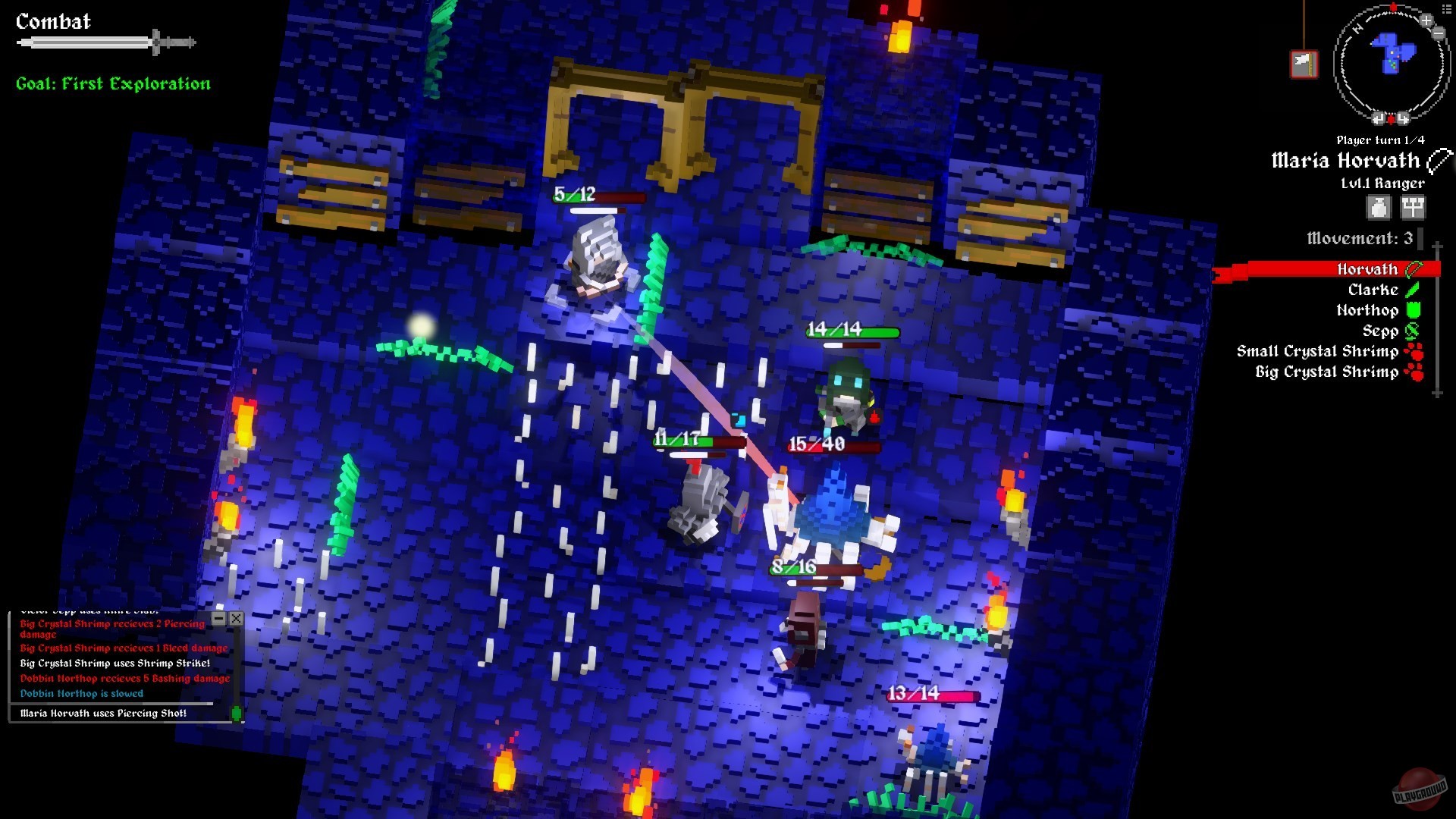This screenshot has width=1456, height=819.
Task: Click the Goal: First Exploration text
Action: pos(112,83)
